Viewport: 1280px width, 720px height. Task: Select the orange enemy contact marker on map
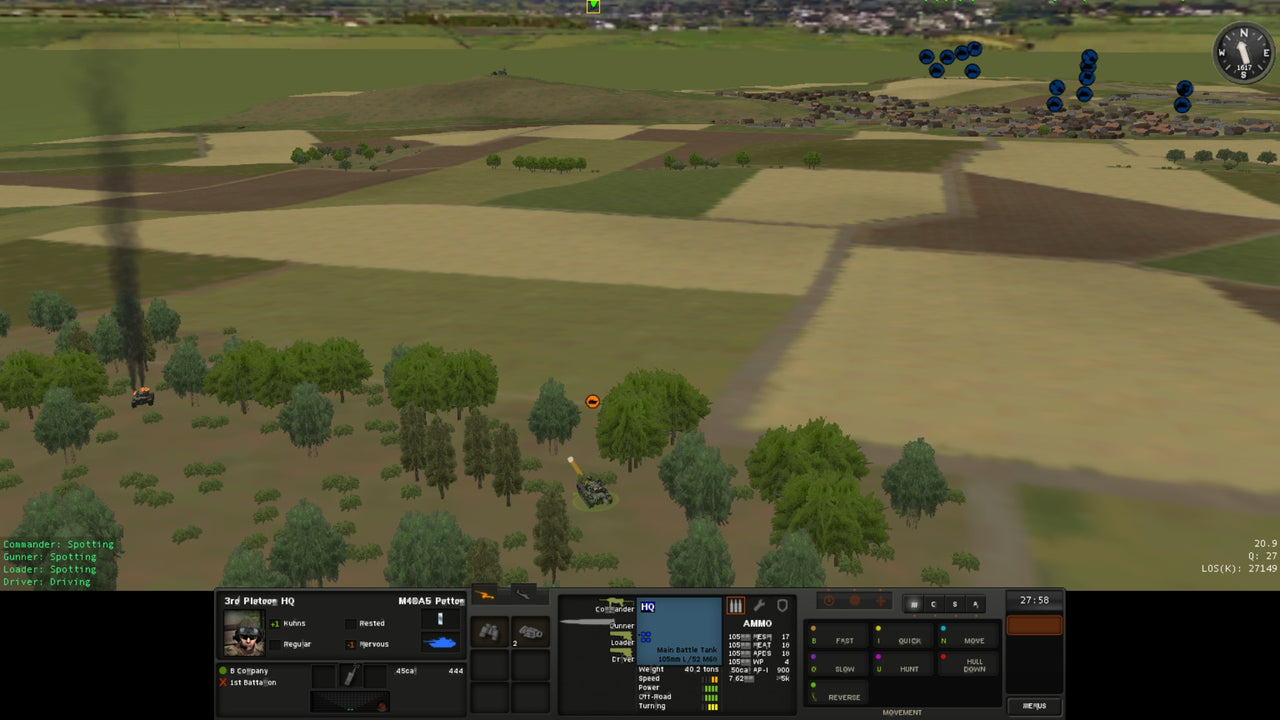592,401
